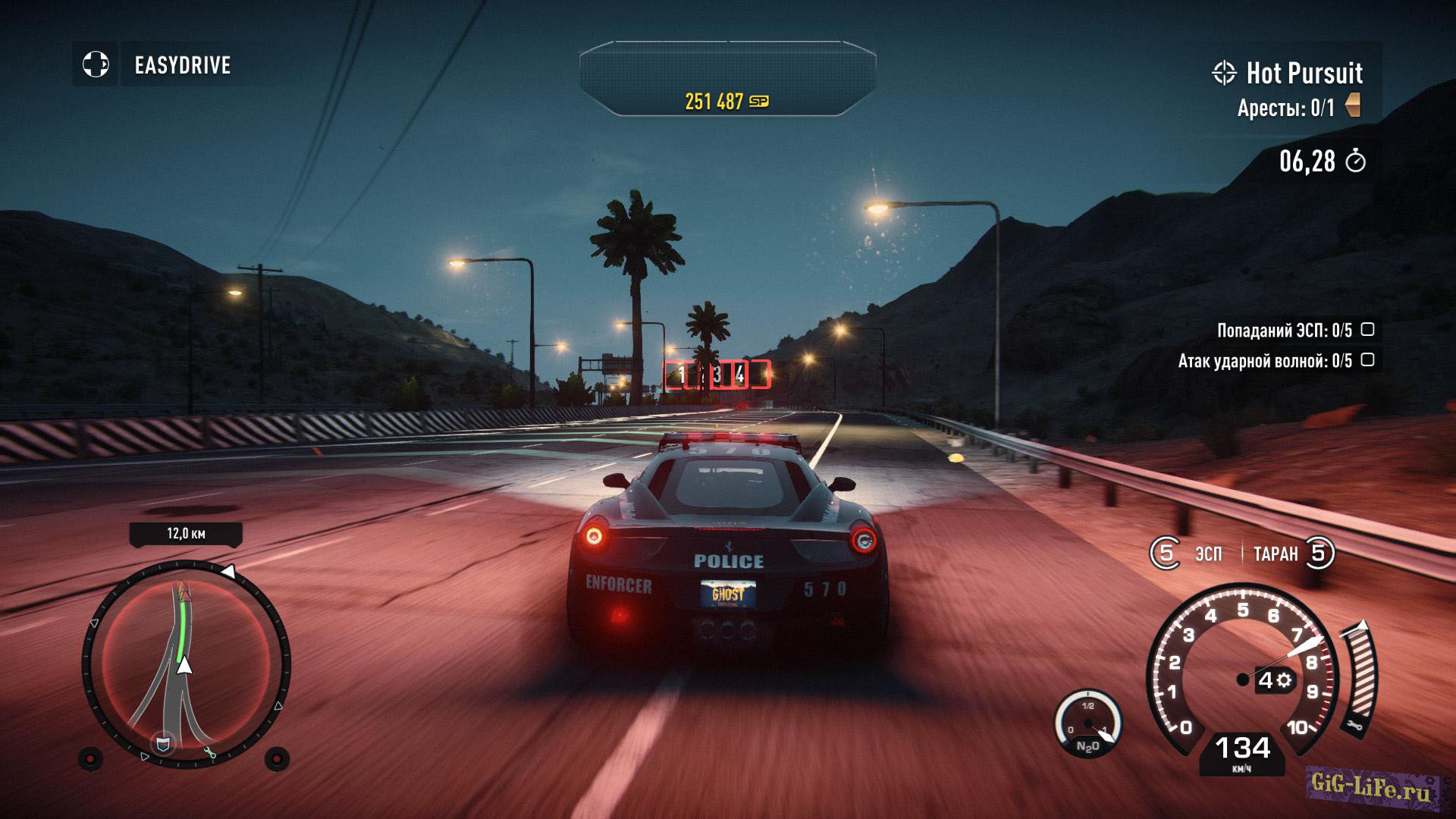1456x819 pixels.
Task: Activate the ЭСП pursuit tech
Action: point(1188,554)
